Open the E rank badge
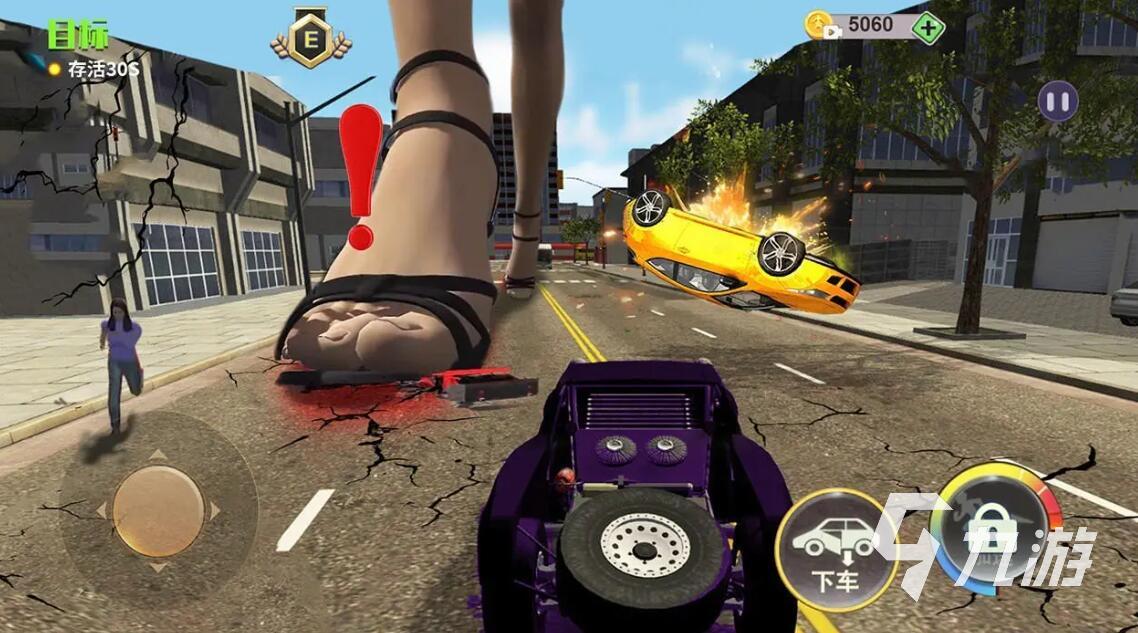 [x=311, y=40]
